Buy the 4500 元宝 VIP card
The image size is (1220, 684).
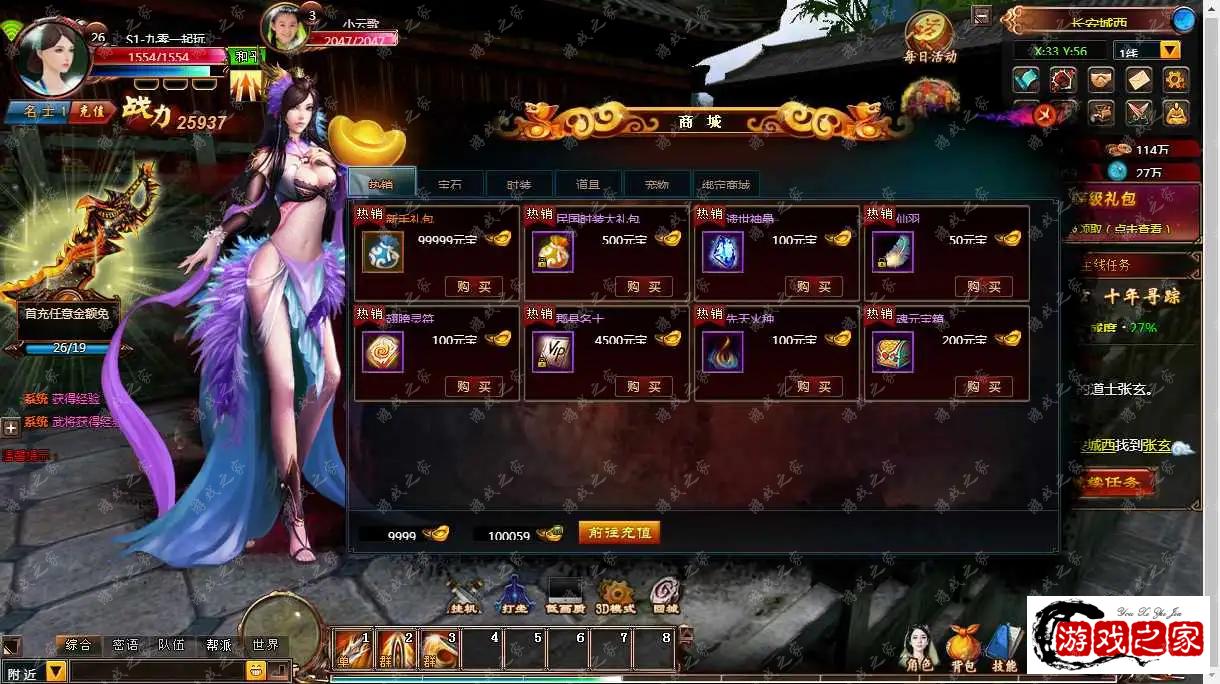[x=643, y=387]
